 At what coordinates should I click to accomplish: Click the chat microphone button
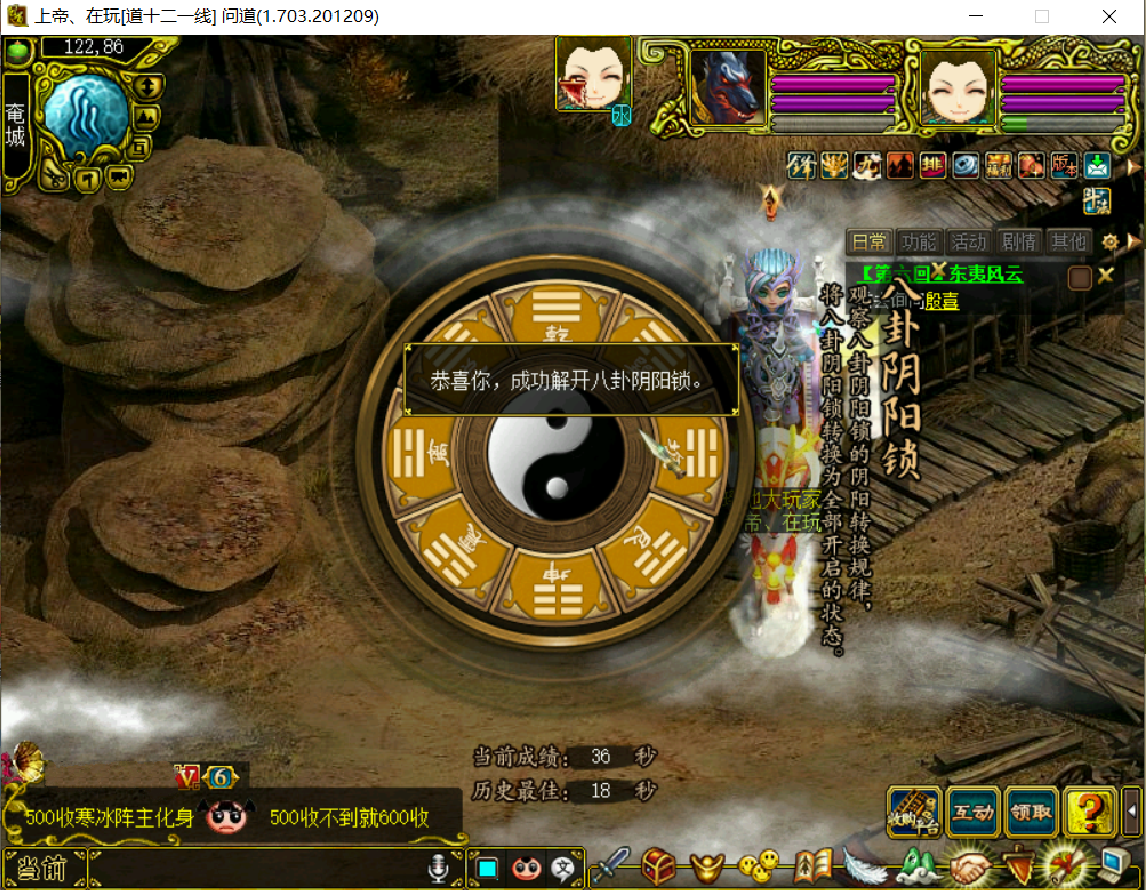tap(437, 869)
